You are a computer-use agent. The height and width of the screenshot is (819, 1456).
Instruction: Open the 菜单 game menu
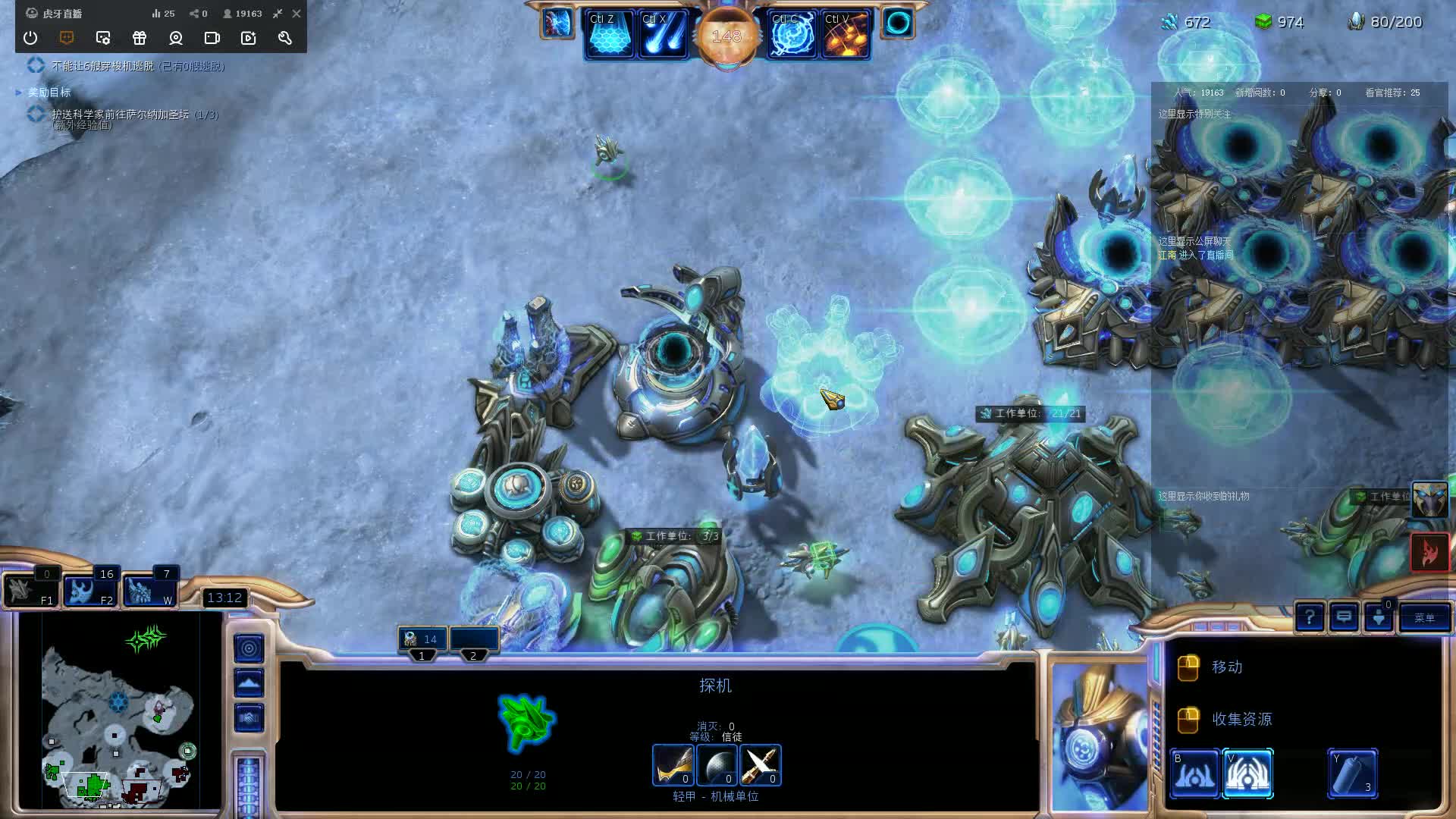1424,618
